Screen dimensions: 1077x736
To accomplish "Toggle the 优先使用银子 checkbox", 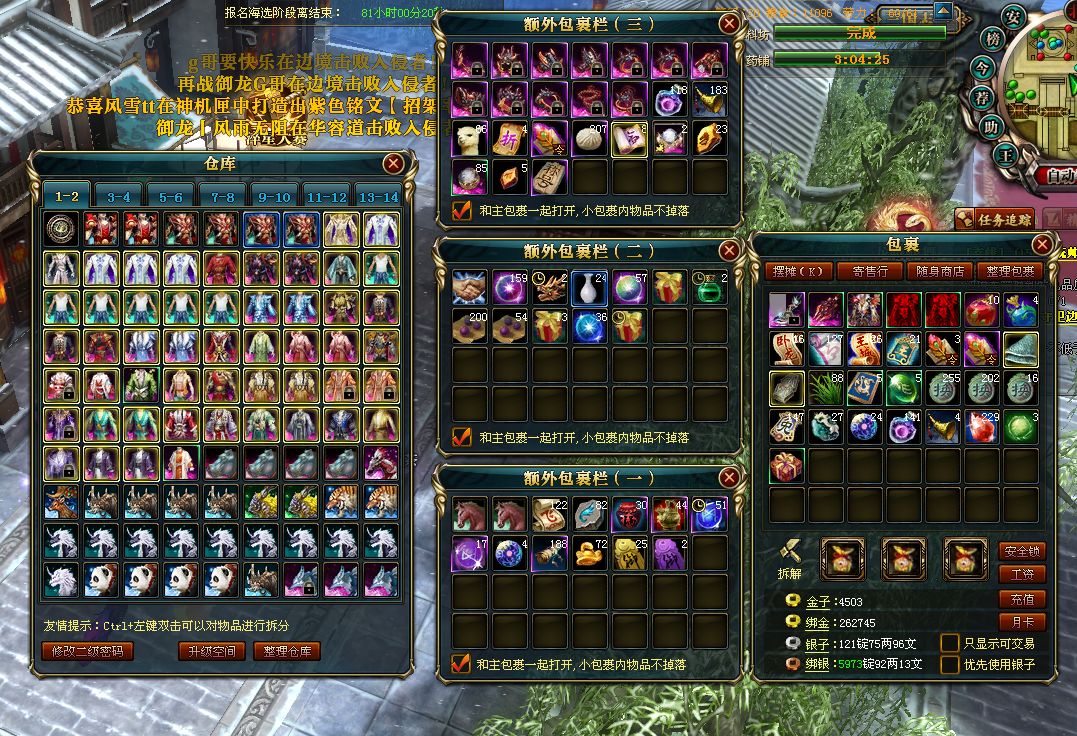I will point(950,663).
